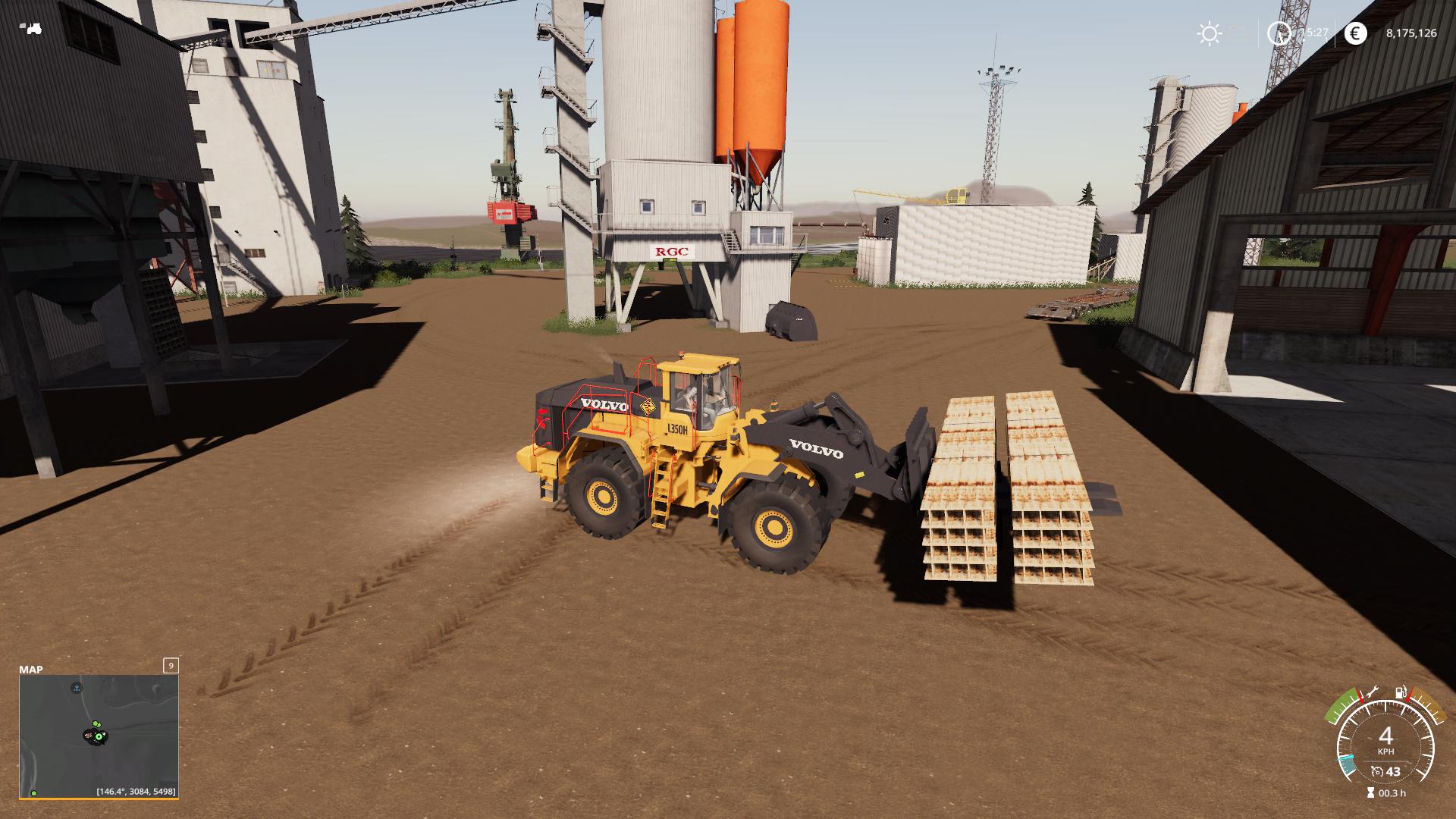Image resolution: width=1456 pixels, height=819 pixels.
Task: Select the clock icon beside the time
Action: 1279,33
